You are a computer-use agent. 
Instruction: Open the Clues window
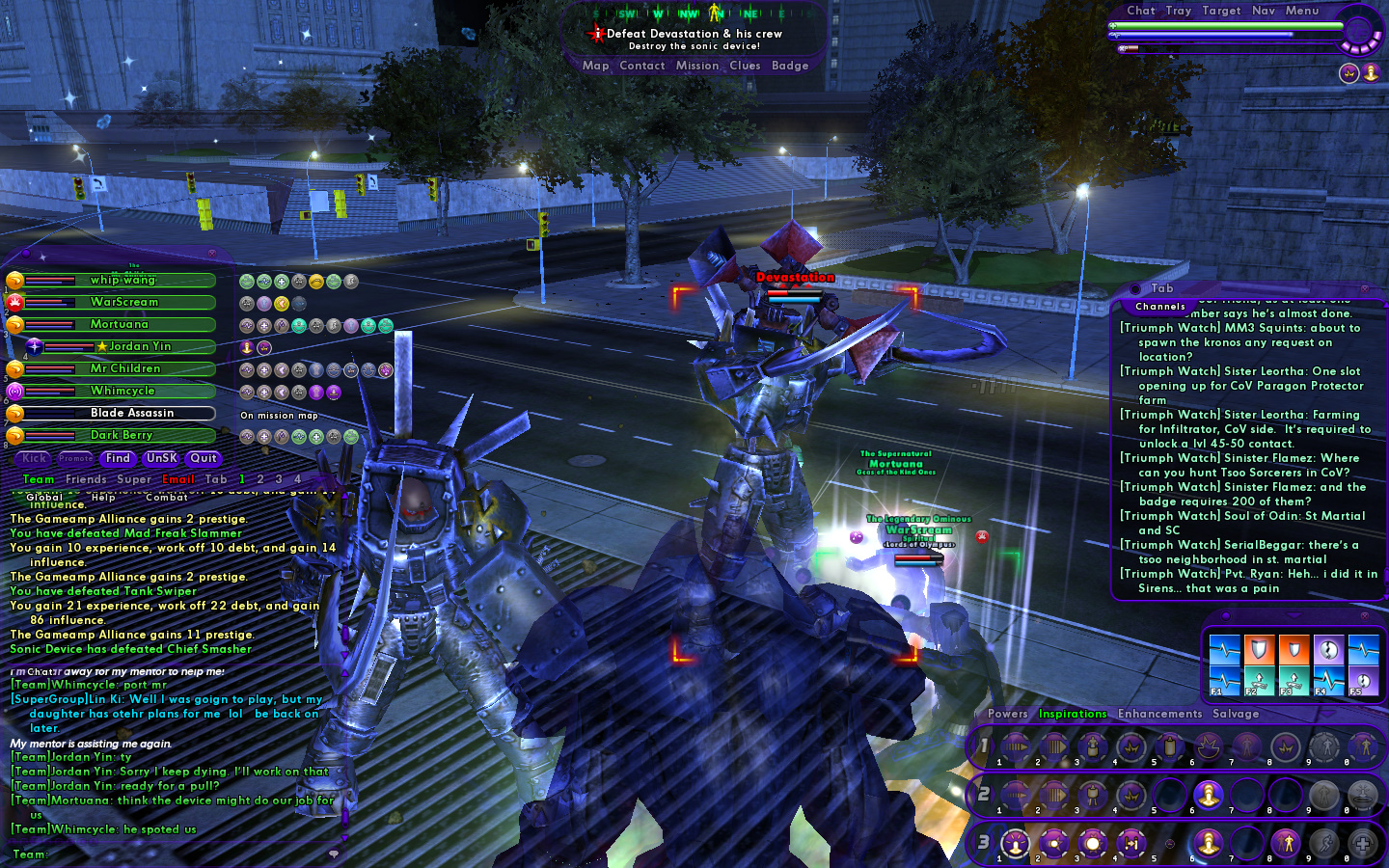[745, 66]
